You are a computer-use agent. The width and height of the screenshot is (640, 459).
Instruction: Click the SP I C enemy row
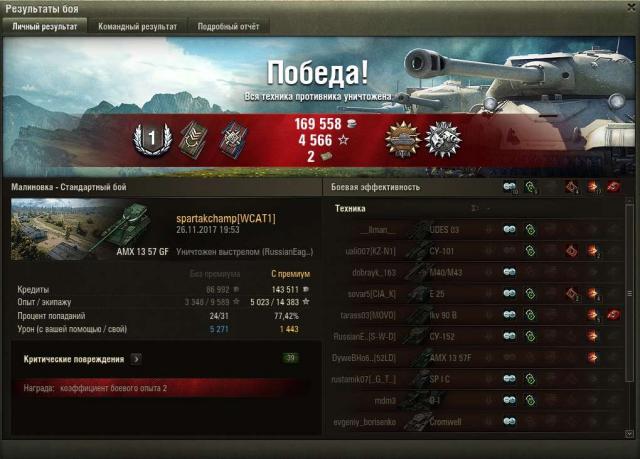point(470,380)
